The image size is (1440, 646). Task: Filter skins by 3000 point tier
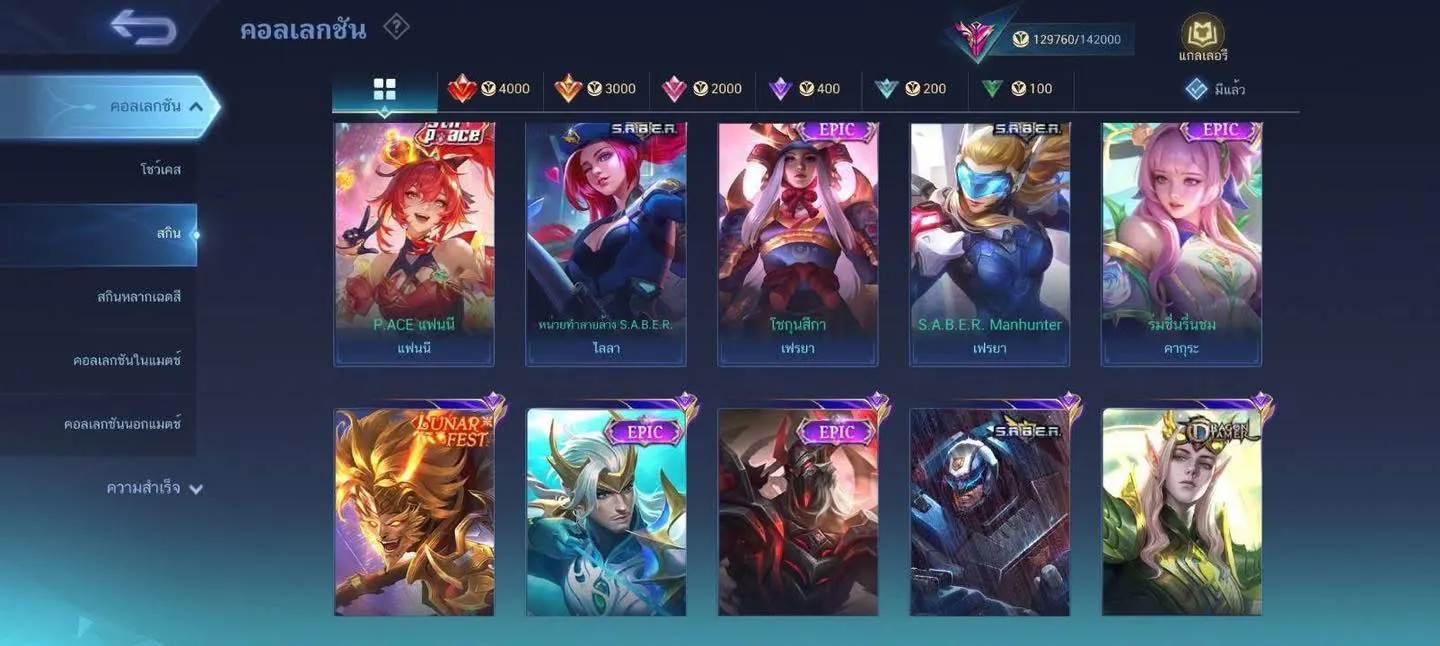click(596, 89)
